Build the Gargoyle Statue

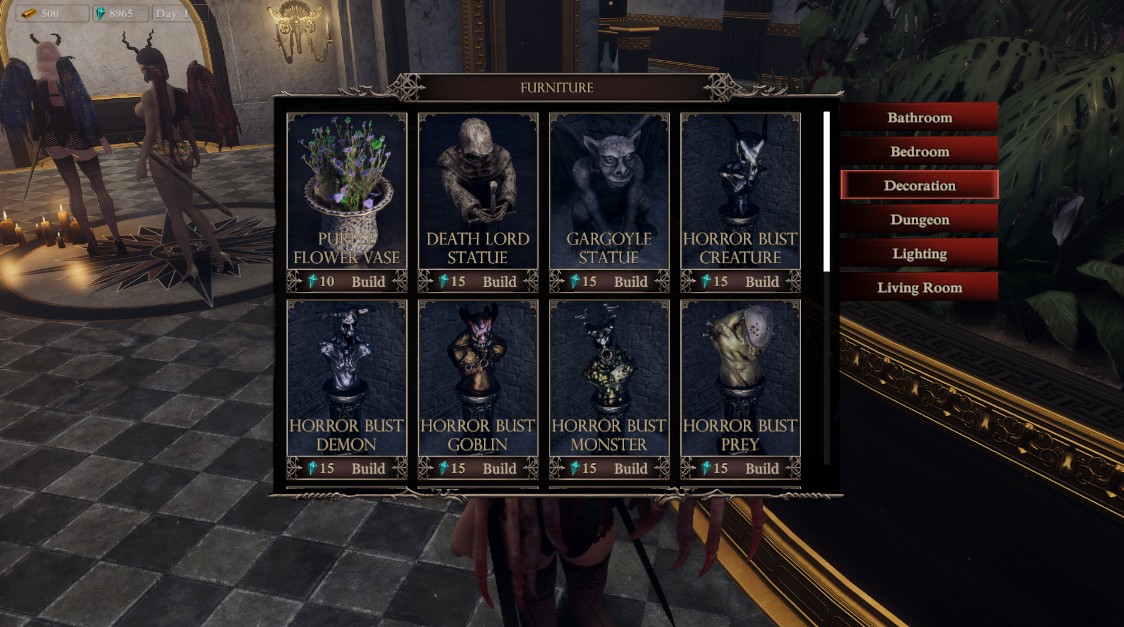[630, 282]
